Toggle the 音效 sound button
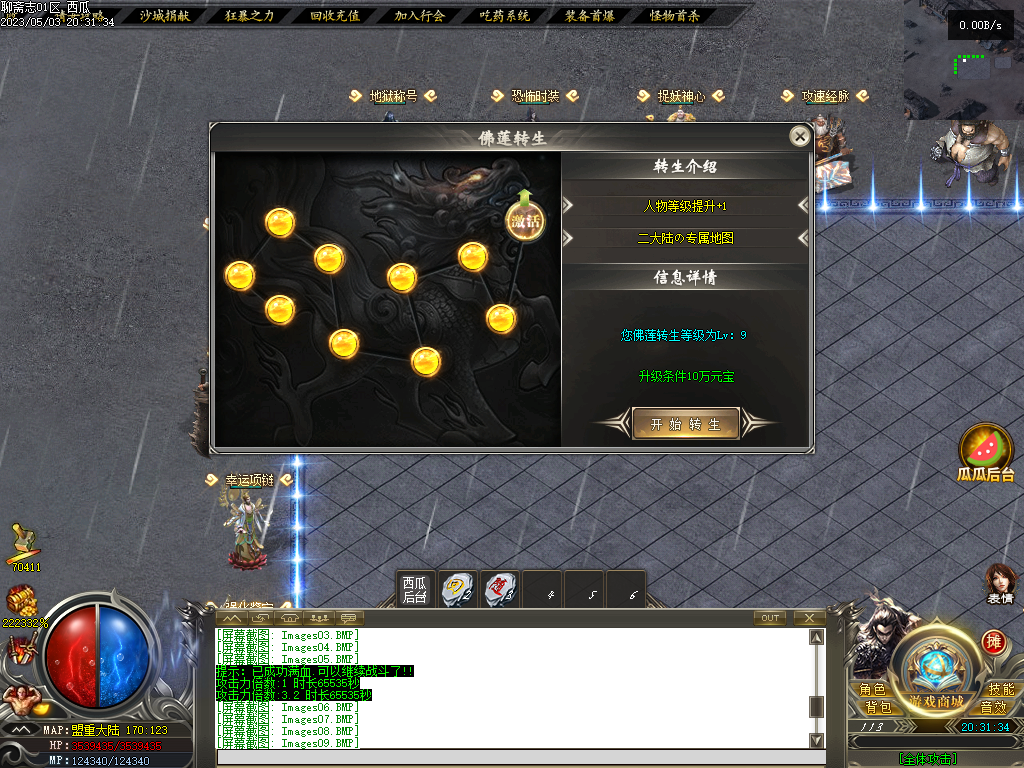This screenshot has height=768, width=1024. click(993, 707)
